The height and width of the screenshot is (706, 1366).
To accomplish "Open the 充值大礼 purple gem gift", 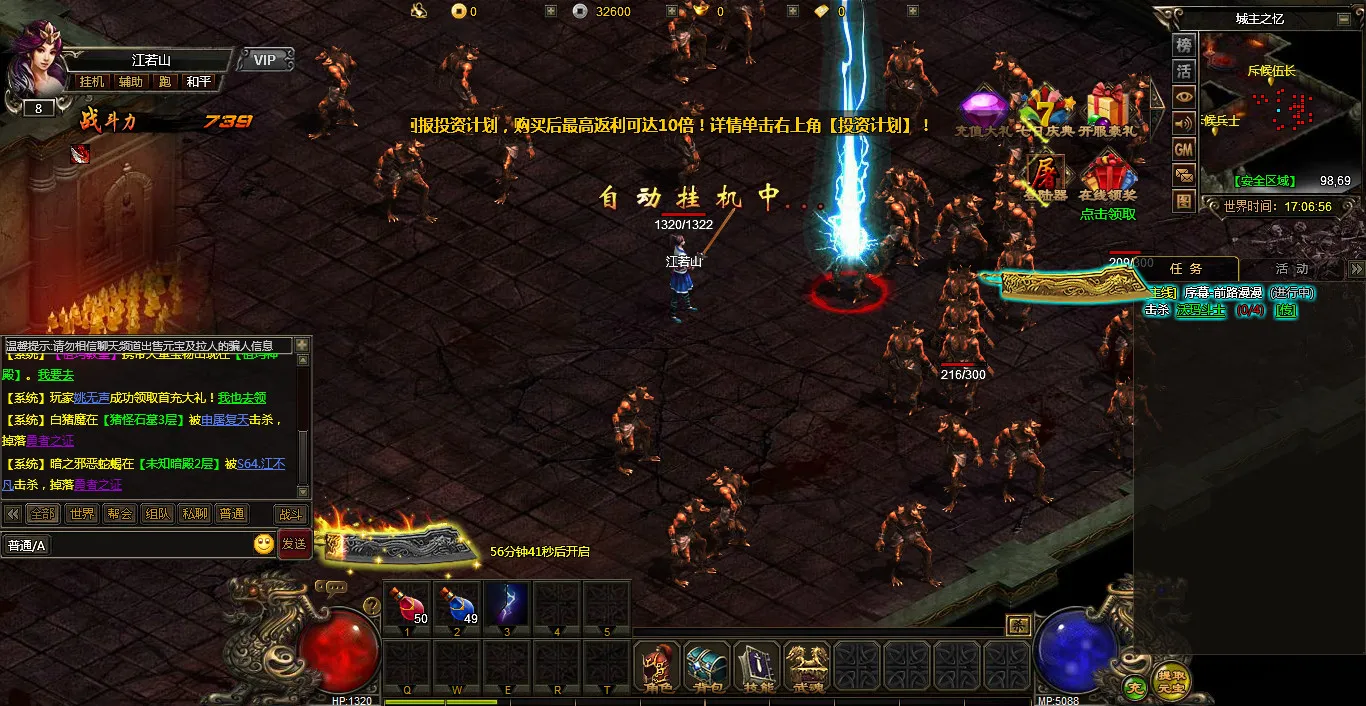I will pos(983,112).
